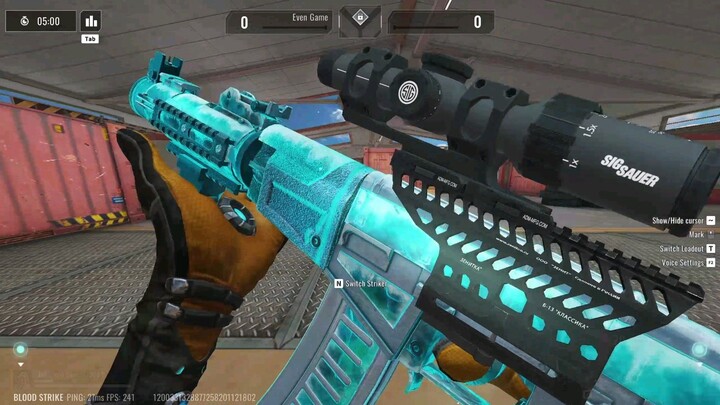Click the game mode emblem between scores
This screenshot has width=720, height=405.
point(359,20)
